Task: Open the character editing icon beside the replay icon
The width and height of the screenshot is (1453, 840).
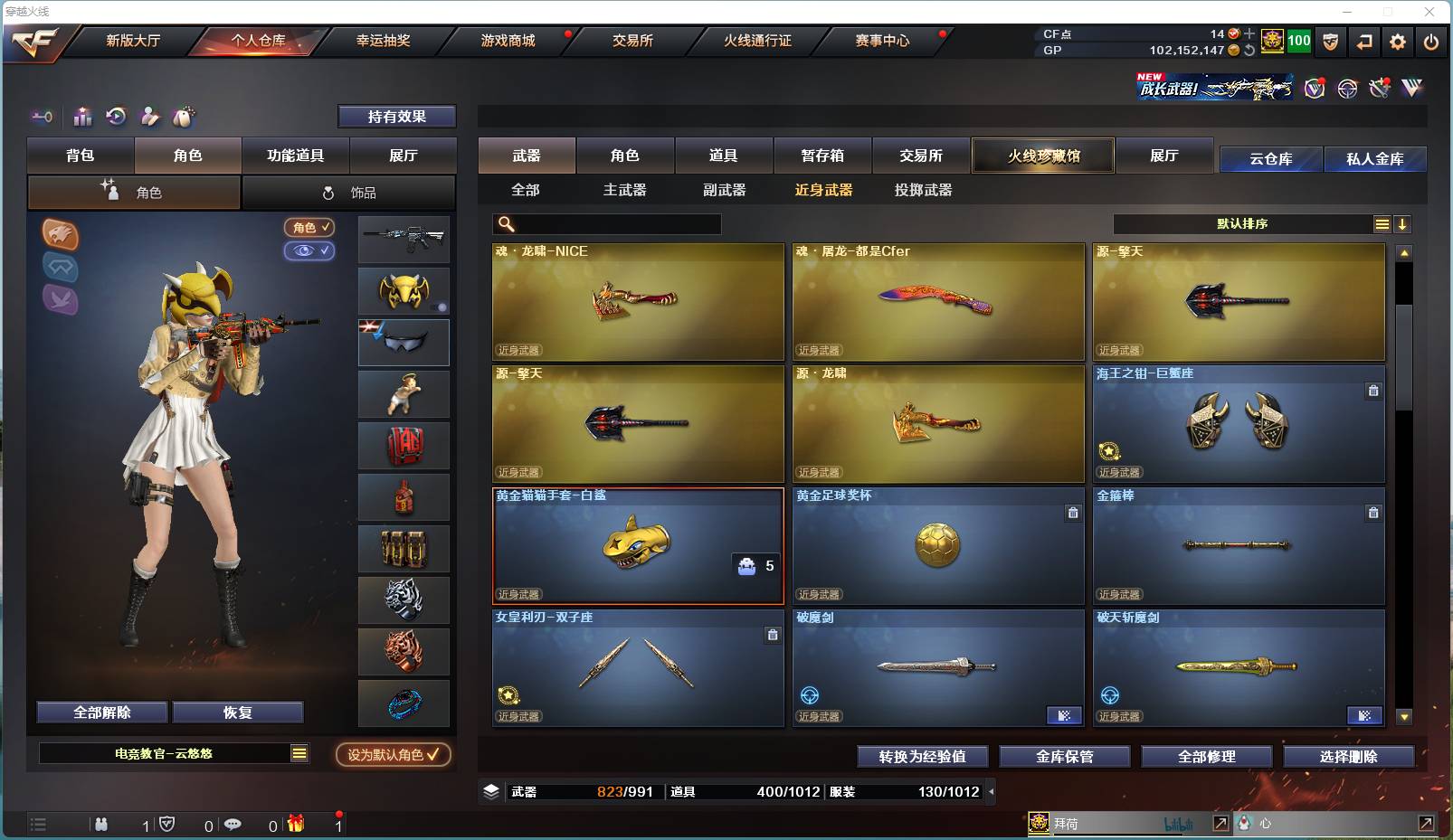Action: pyautogui.click(x=148, y=117)
